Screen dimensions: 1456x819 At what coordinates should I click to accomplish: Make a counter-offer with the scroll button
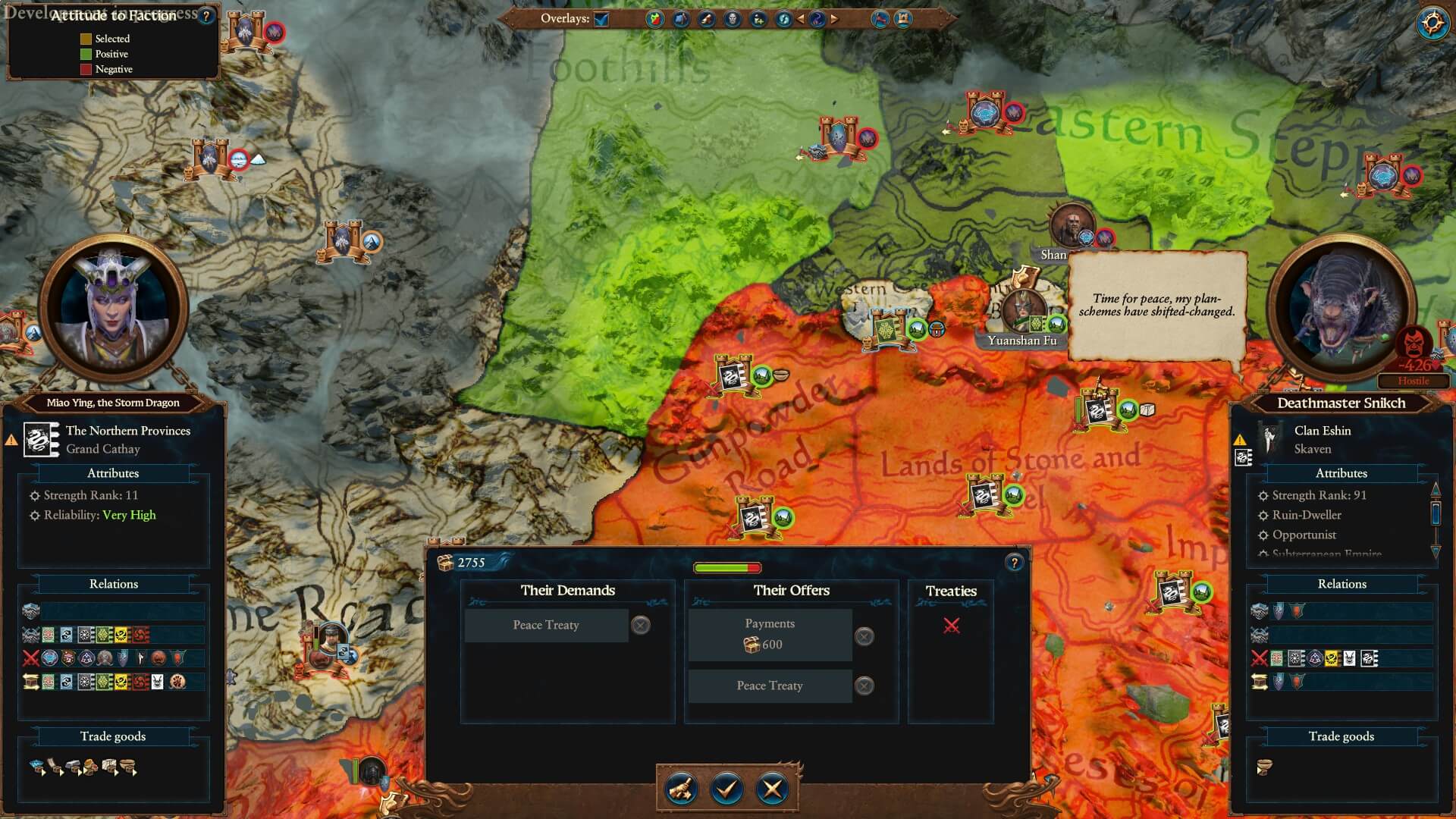tap(680, 789)
